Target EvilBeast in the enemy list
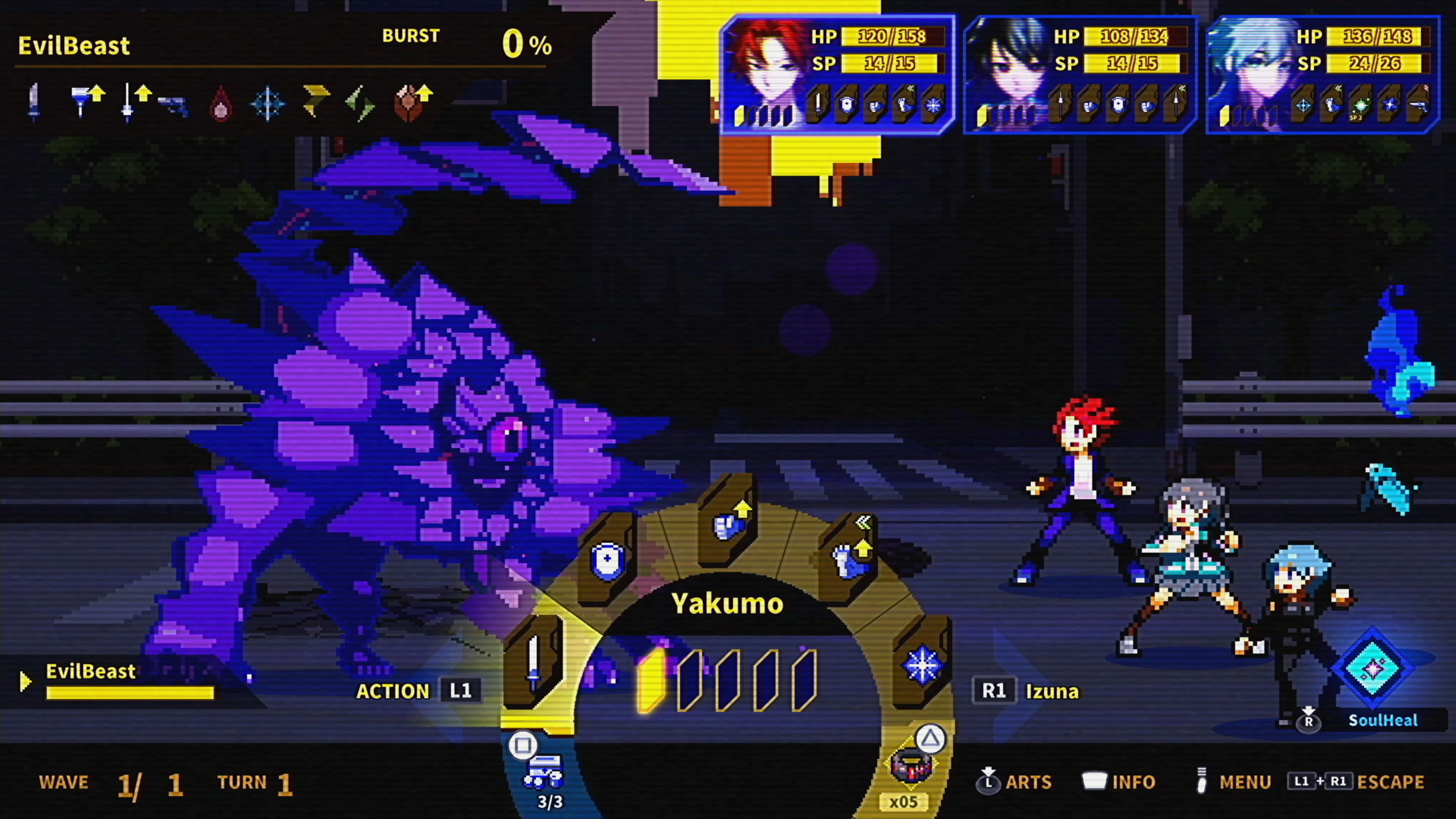 (91, 672)
